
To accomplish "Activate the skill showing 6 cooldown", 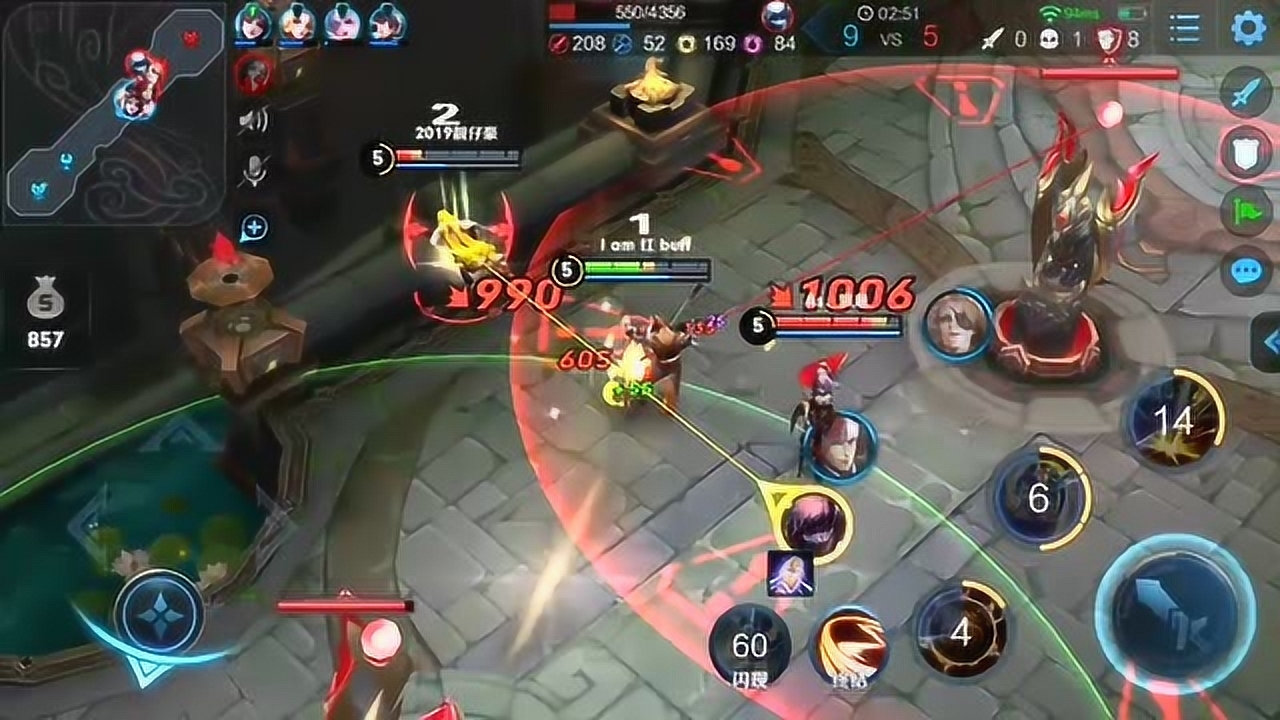I will point(1040,498).
